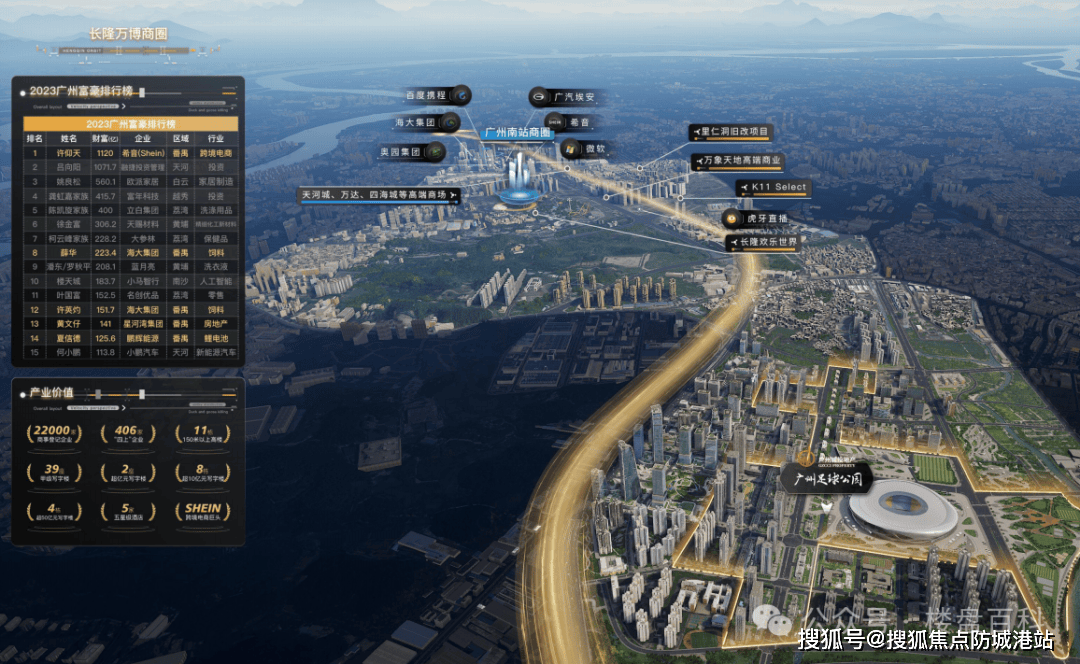Select the 广州南站商圈 map label
1080x664 pixels.
(x=518, y=133)
